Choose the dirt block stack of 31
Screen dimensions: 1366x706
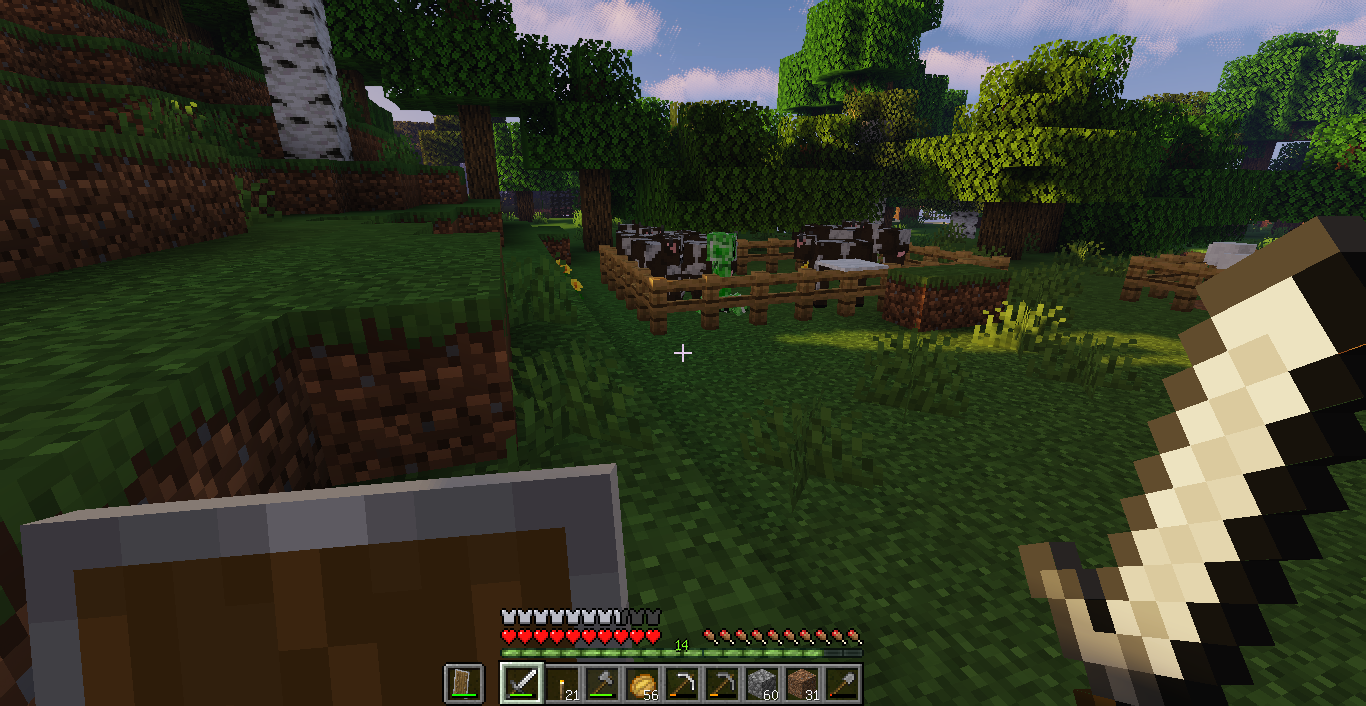coord(802,684)
